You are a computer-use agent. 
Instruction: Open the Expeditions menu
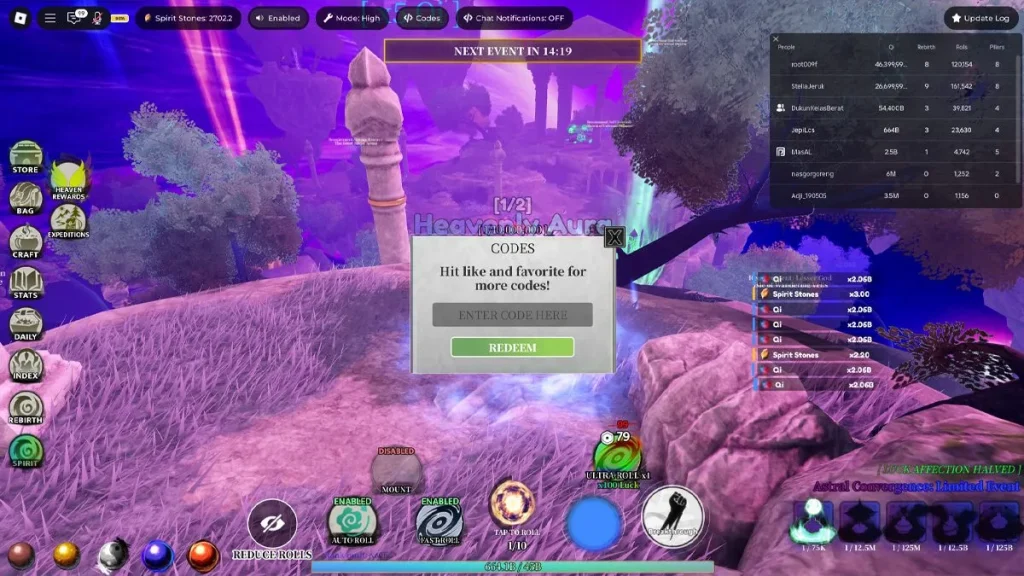click(68, 221)
